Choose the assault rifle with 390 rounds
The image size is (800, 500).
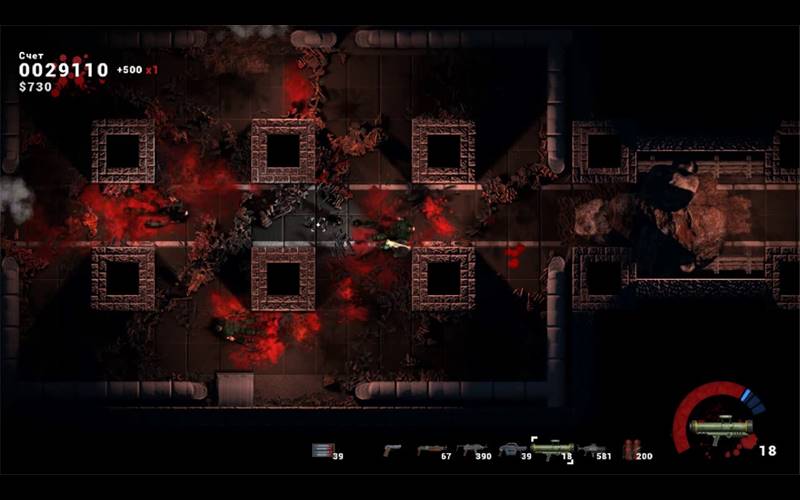pyautogui.click(x=470, y=450)
